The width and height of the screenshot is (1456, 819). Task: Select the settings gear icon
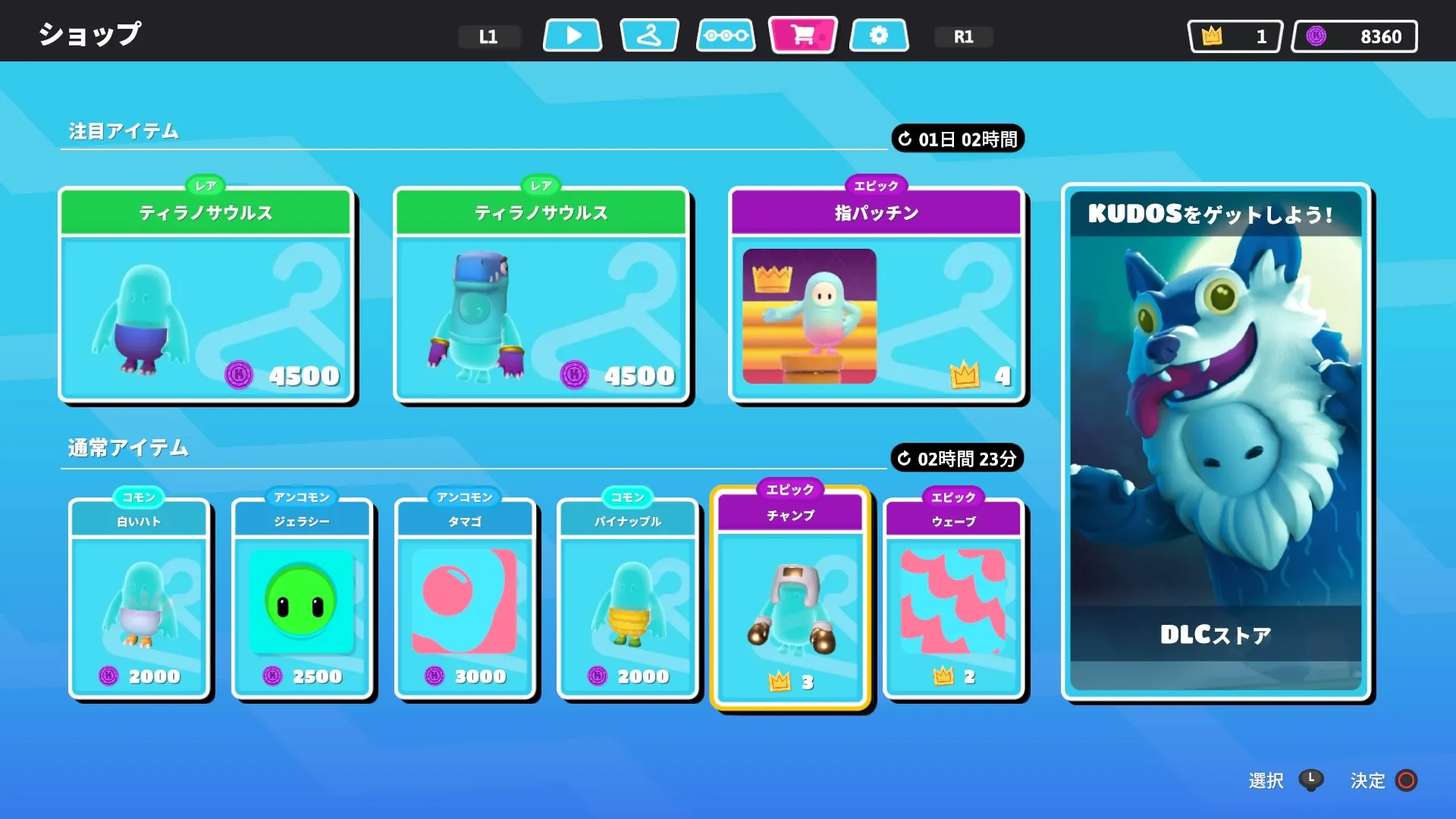(x=879, y=35)
